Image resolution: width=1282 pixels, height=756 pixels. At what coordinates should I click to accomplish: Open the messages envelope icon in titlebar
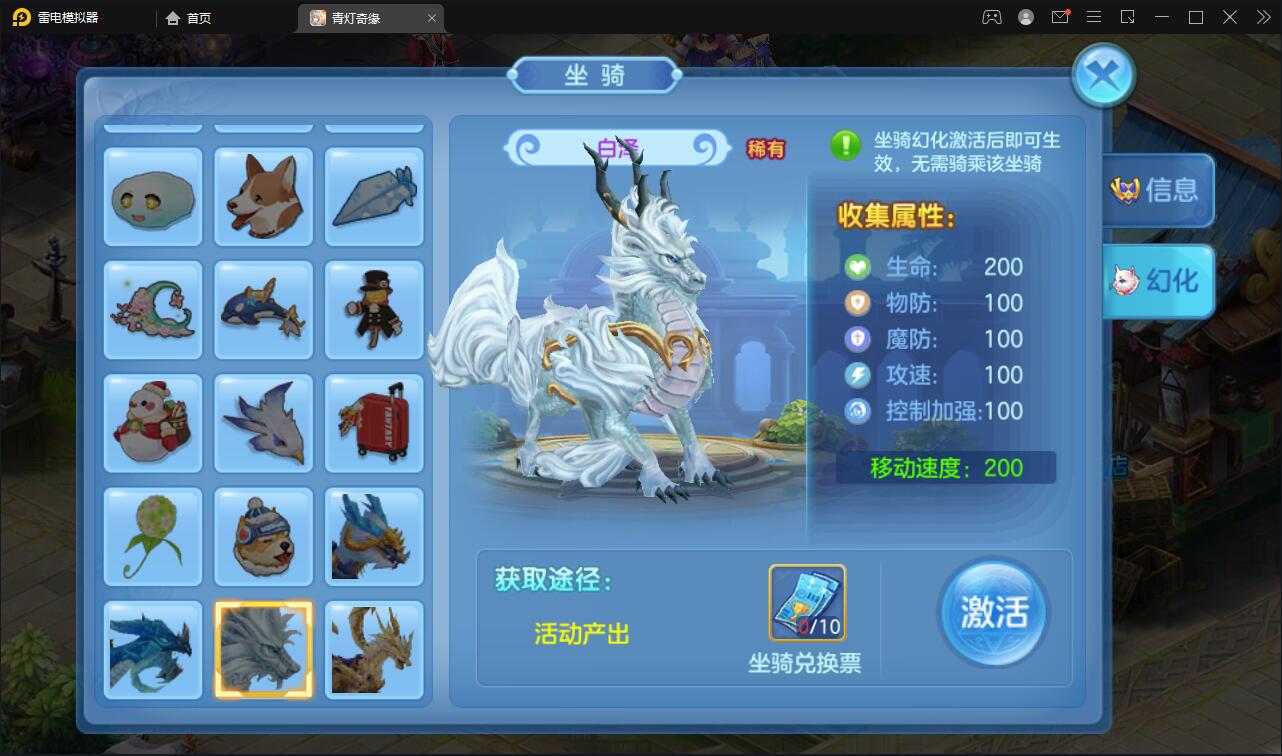click(1059, 17)
